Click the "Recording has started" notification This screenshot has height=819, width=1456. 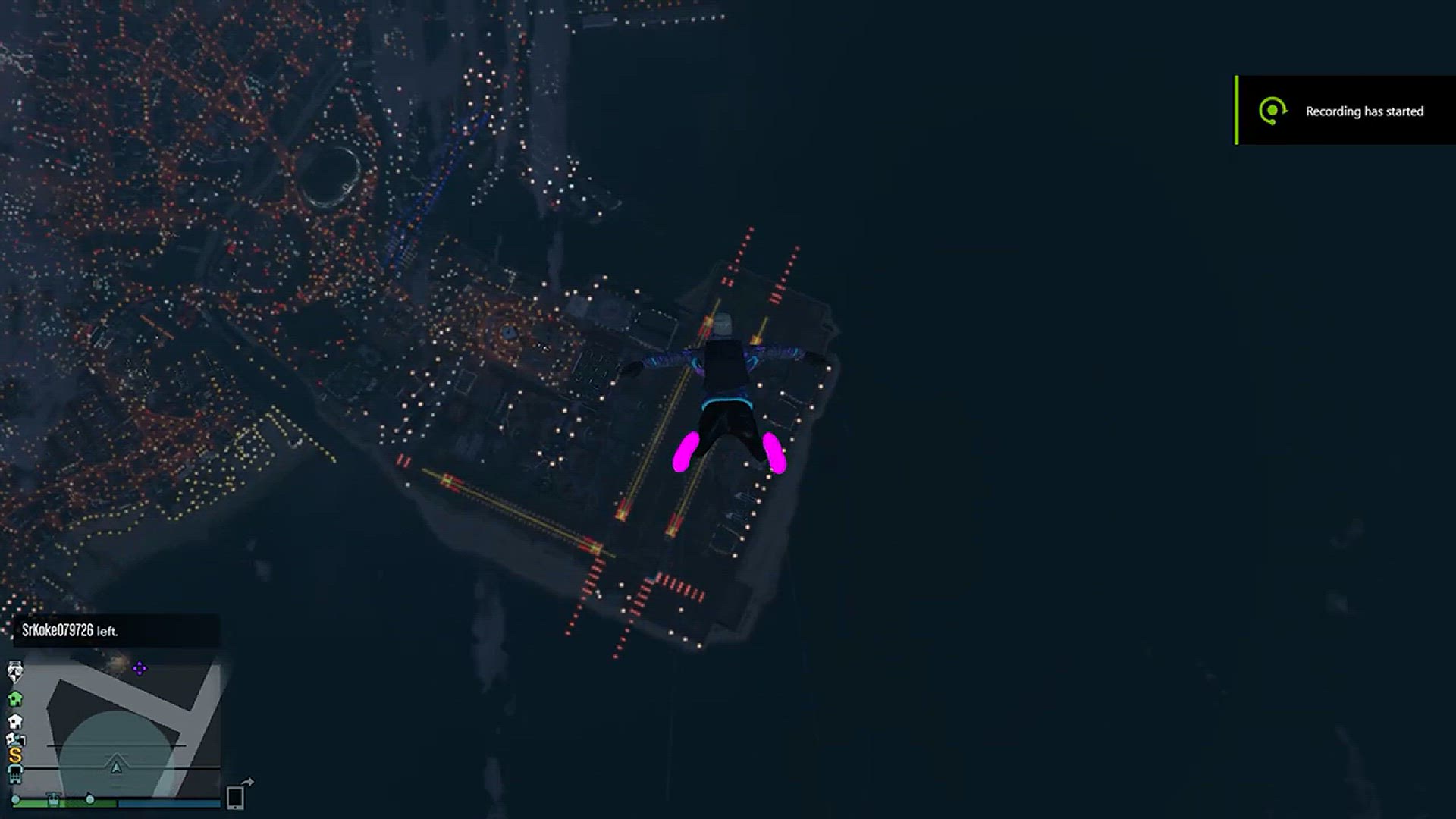1346,111
